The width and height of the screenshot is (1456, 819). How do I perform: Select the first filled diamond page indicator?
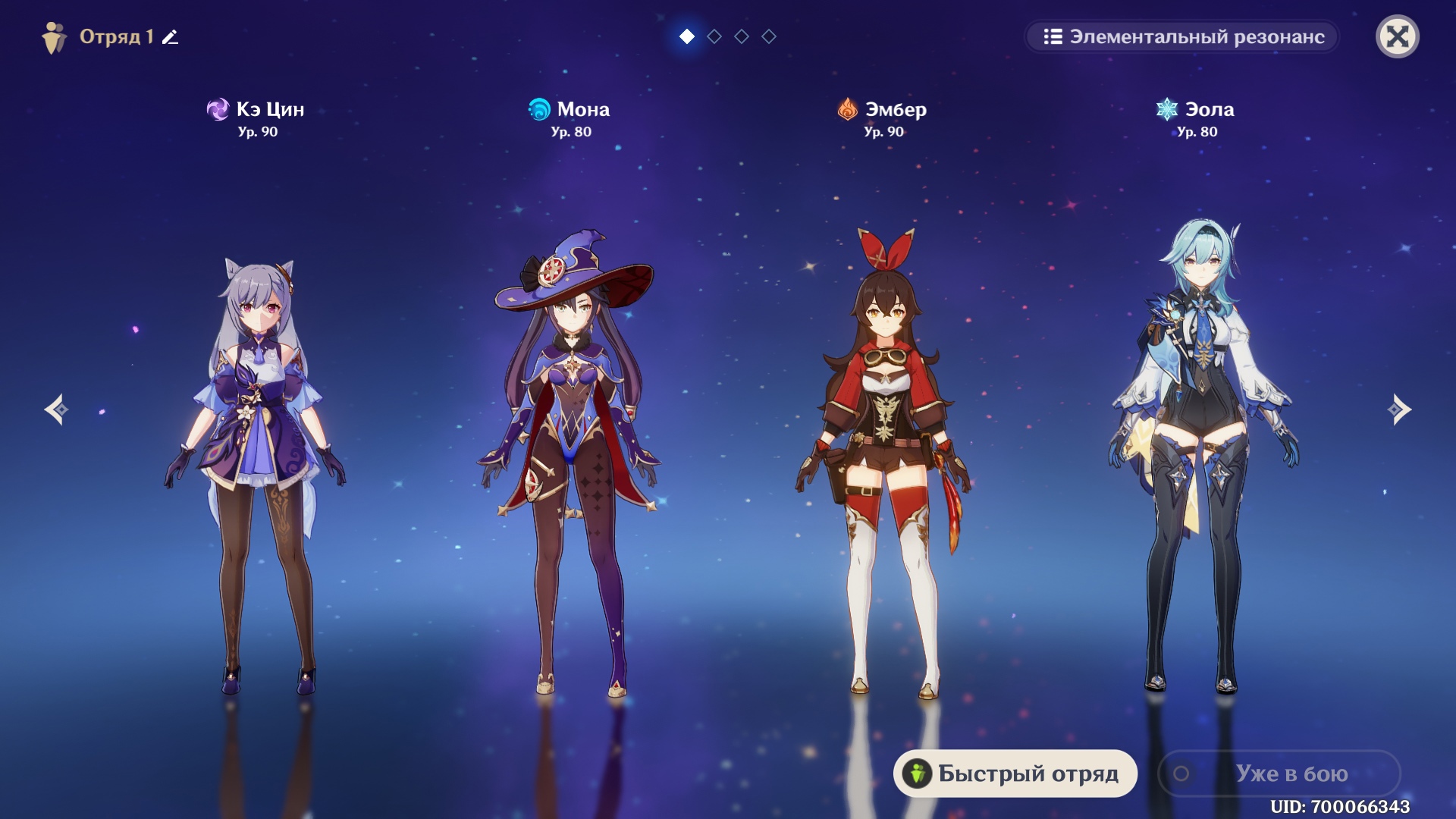(686, 35)
